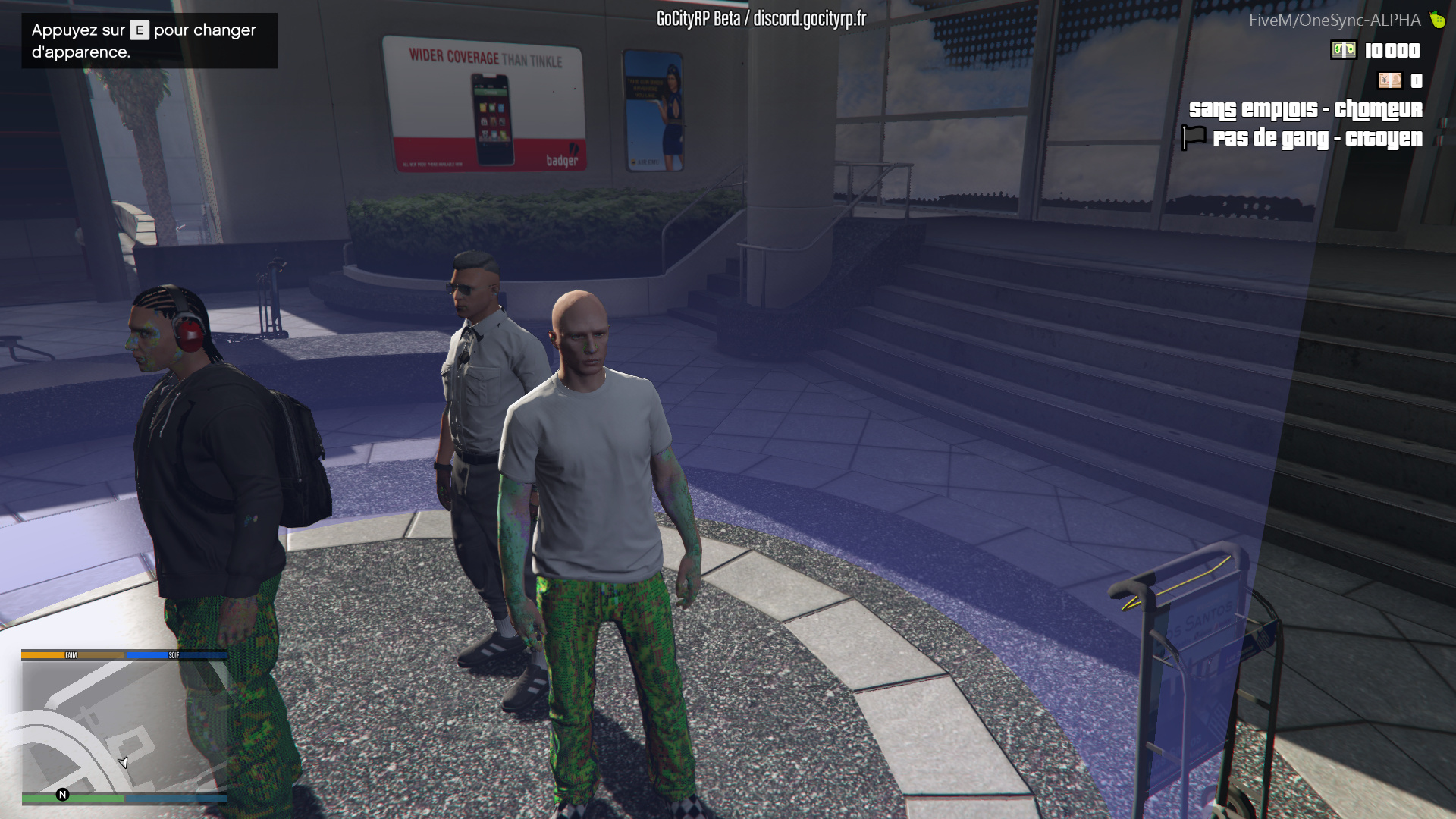Click the E key badge in the notification

139,31
